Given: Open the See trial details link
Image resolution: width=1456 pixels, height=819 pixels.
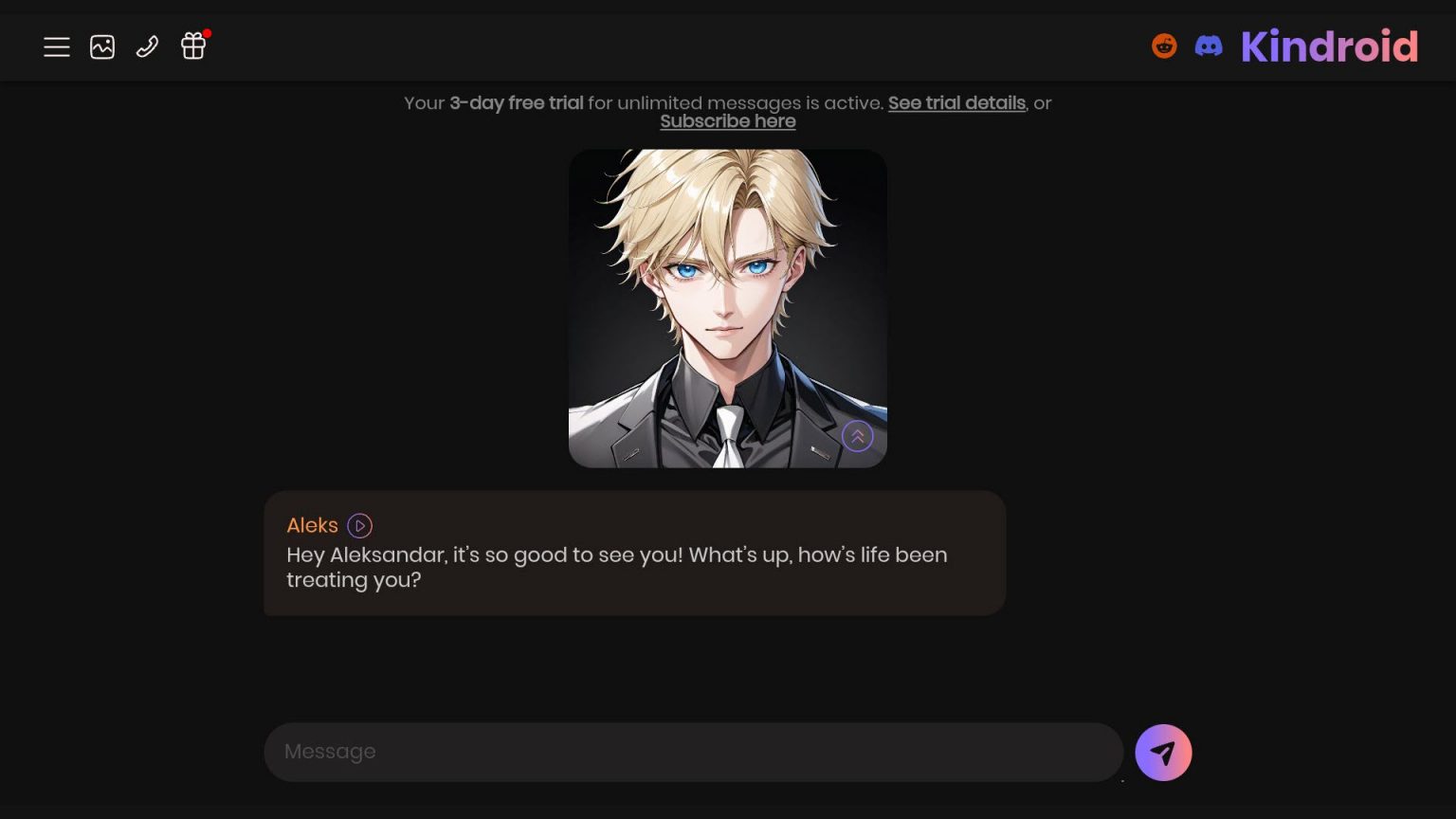Looking at the screenshot, I should (956, 103).
